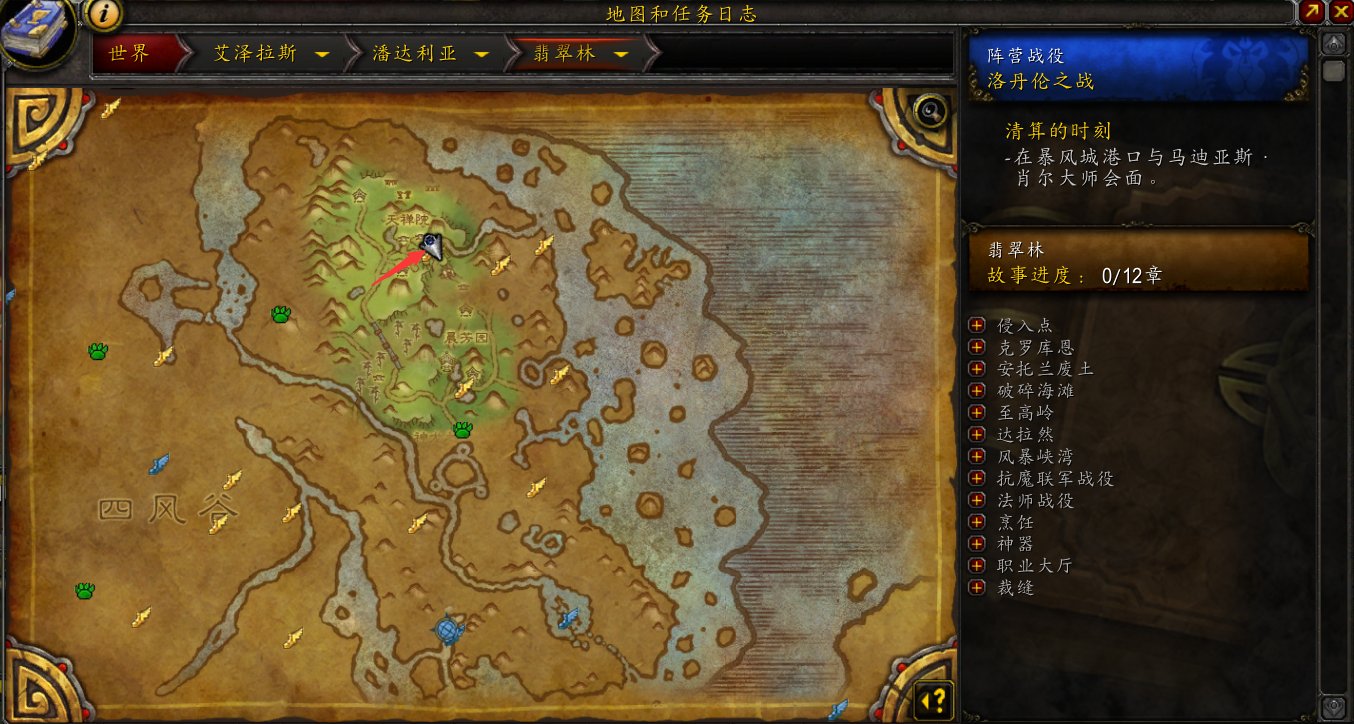Click the yellow arrow maximize button
This screenshot has width=1354, height=724.
tap(1314, 12)
